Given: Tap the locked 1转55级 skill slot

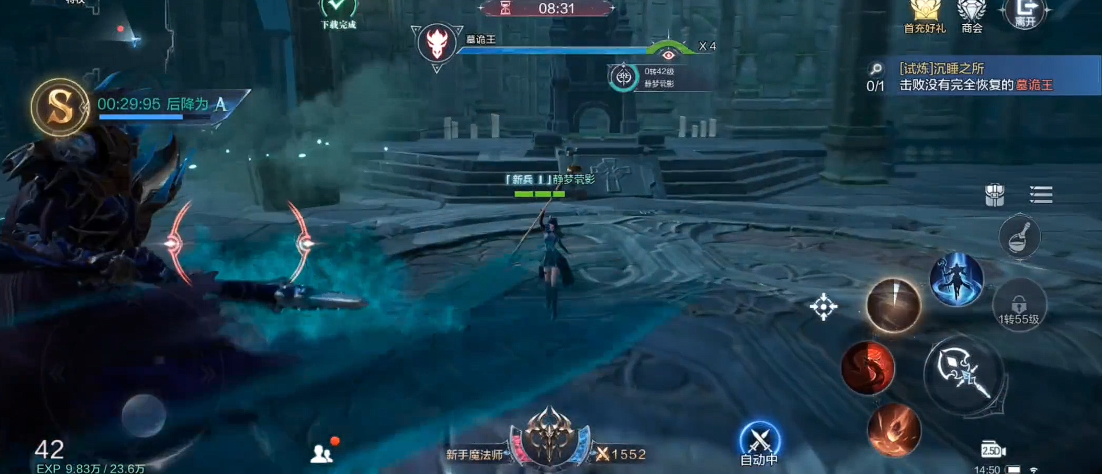Looking at the screenshot, I should pyautogui.click(x=1020, y=305).
